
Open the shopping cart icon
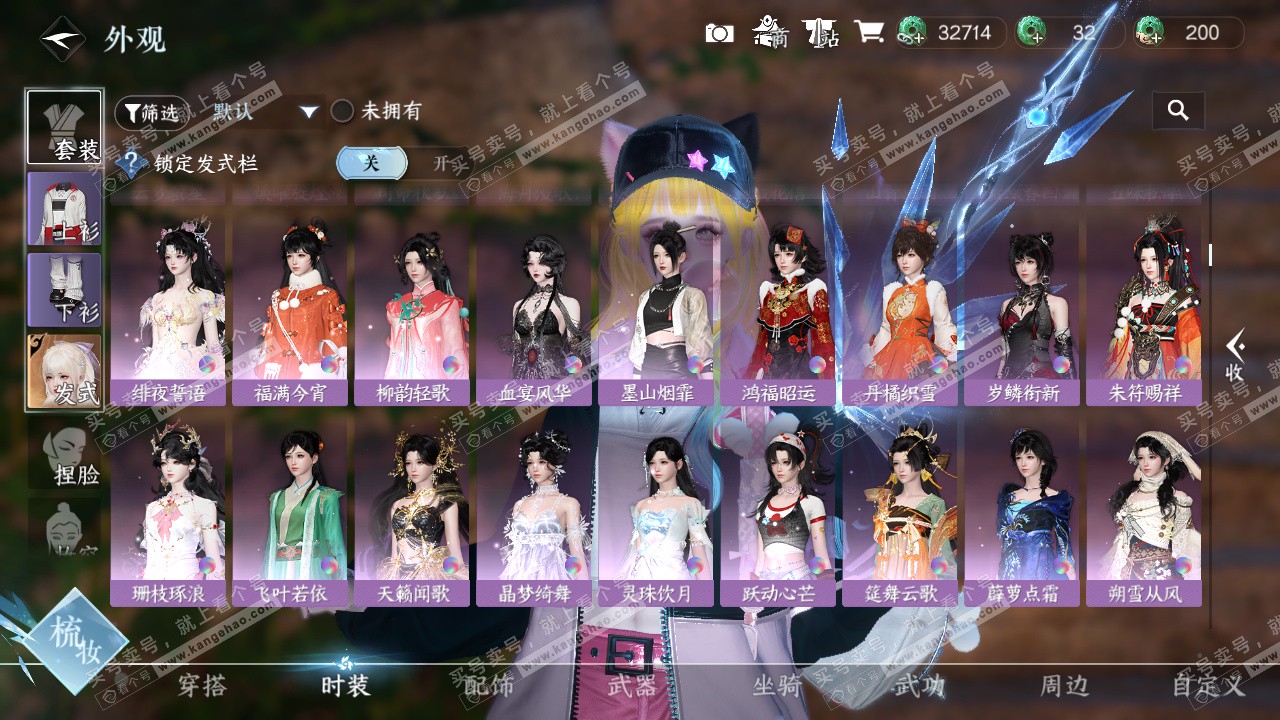click(x=868, y=33)
